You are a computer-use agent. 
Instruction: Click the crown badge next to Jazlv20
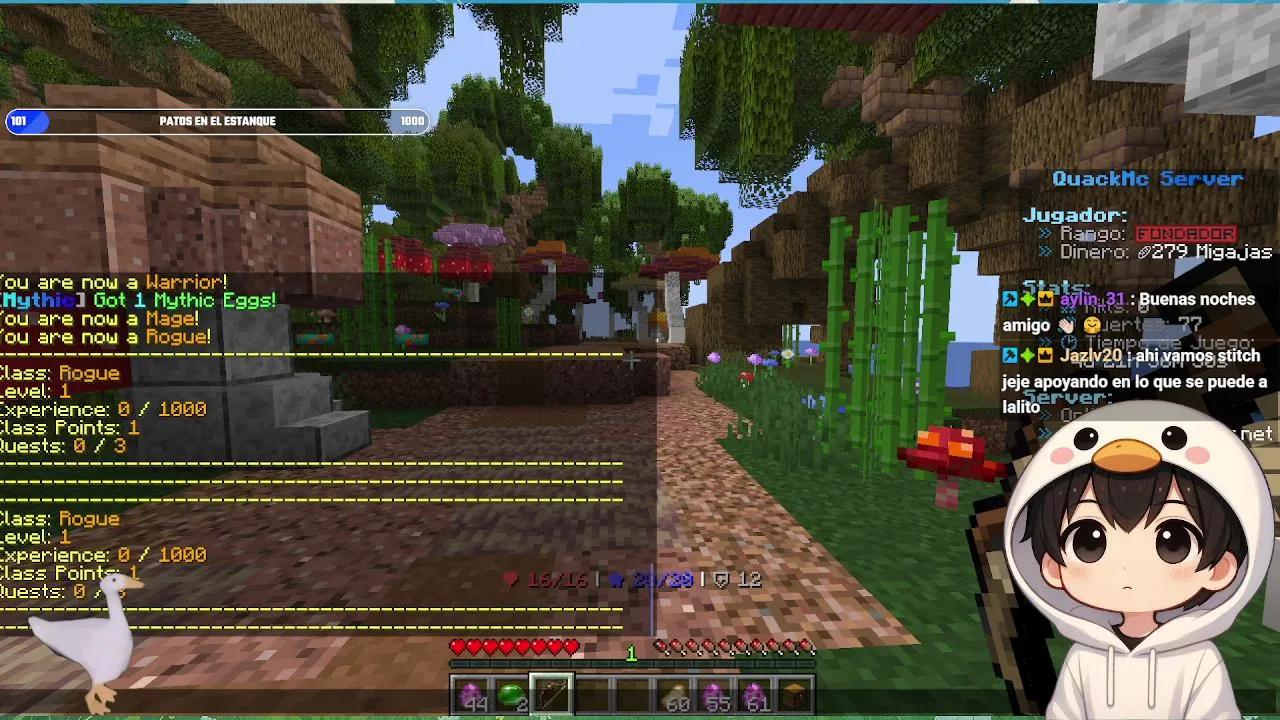(x=1044, y=354)
